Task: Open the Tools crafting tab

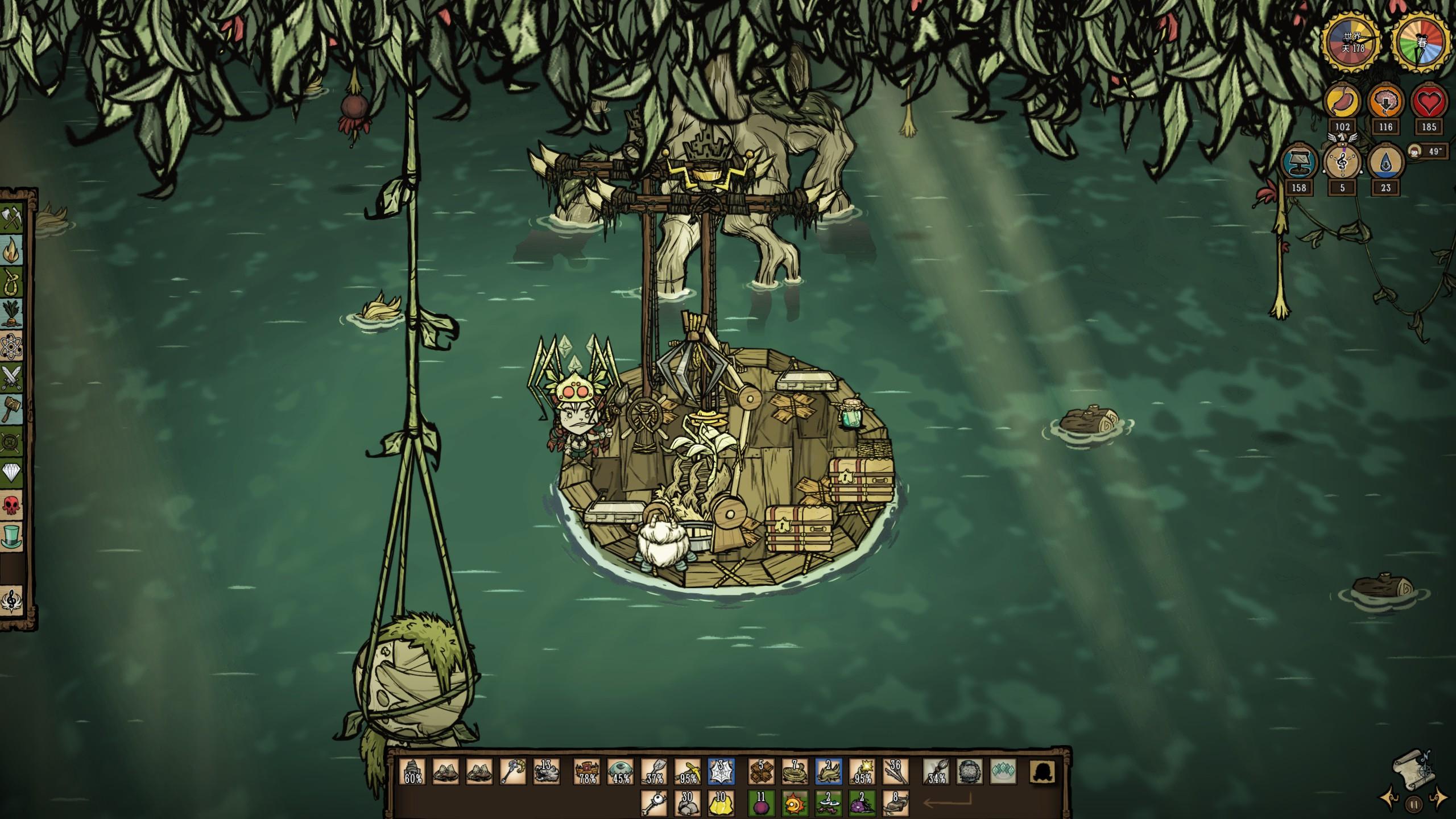Action: coord(12,218)
